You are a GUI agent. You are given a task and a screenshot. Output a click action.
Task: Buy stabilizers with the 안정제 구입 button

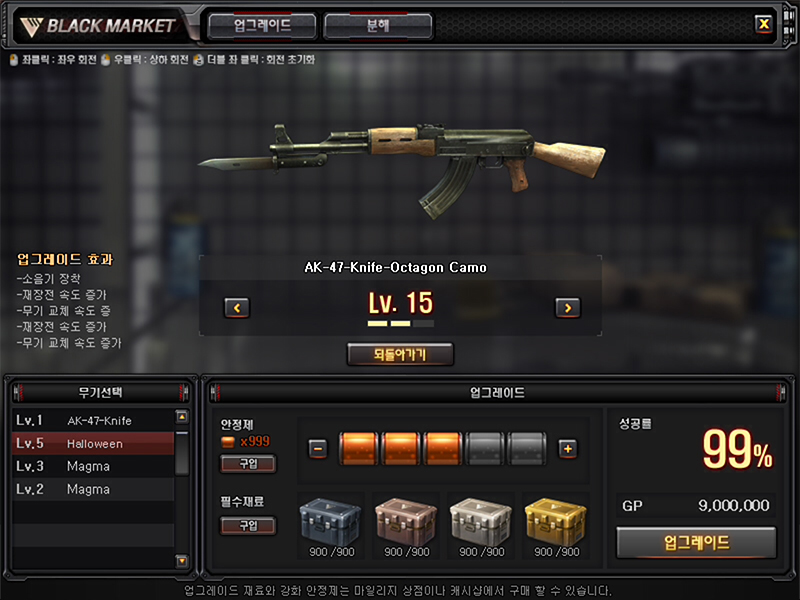(x=248, y=463)
